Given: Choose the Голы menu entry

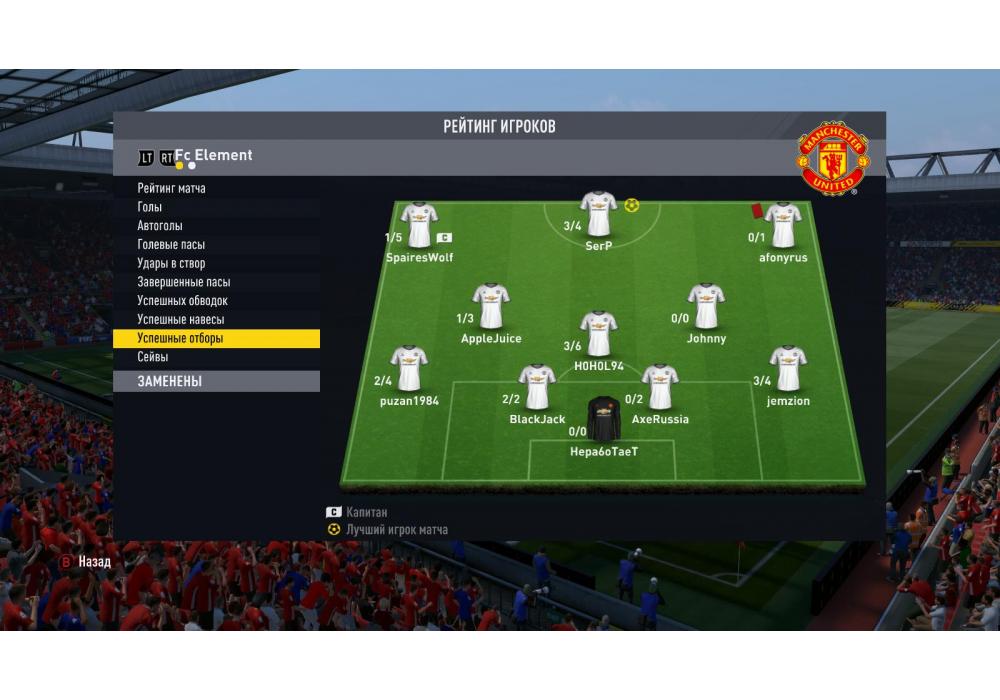Looking at the screenshot, I should coord(150,207).
